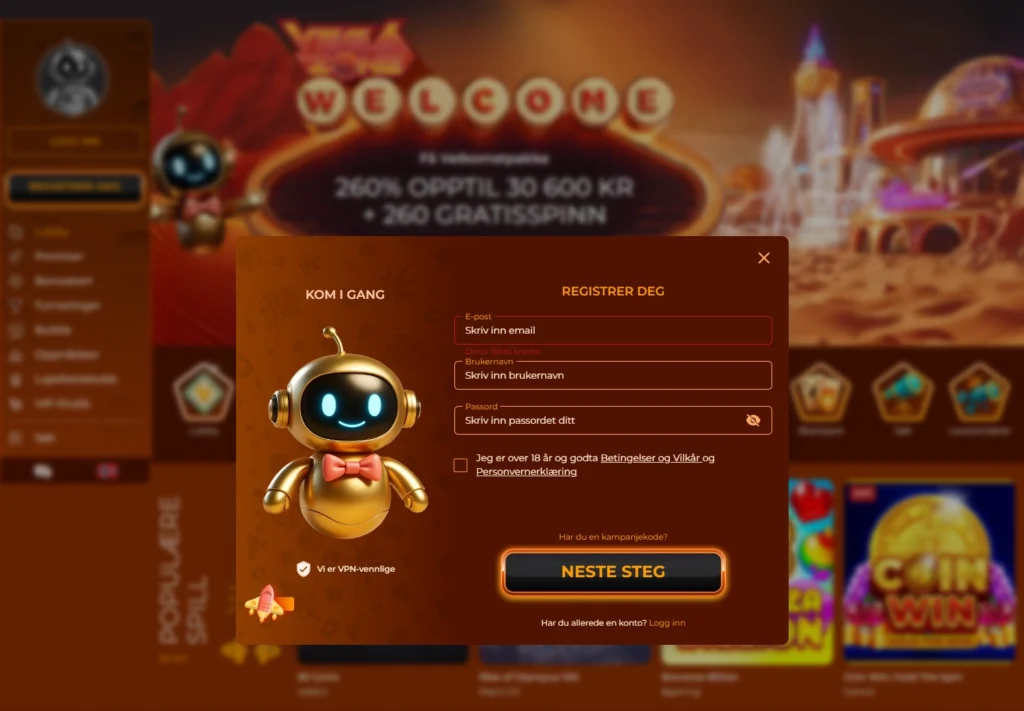
Task: Focus the Brukernavn username field
Action: (612, 376)
